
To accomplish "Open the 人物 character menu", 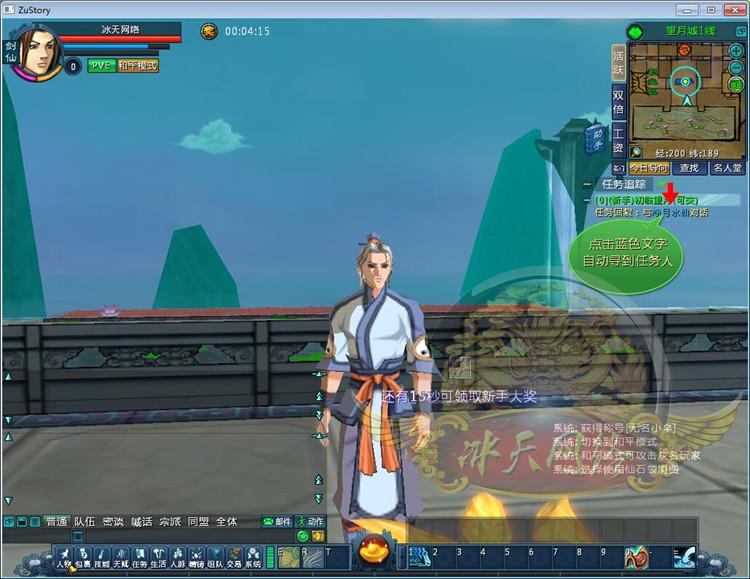I will (64, 556).
